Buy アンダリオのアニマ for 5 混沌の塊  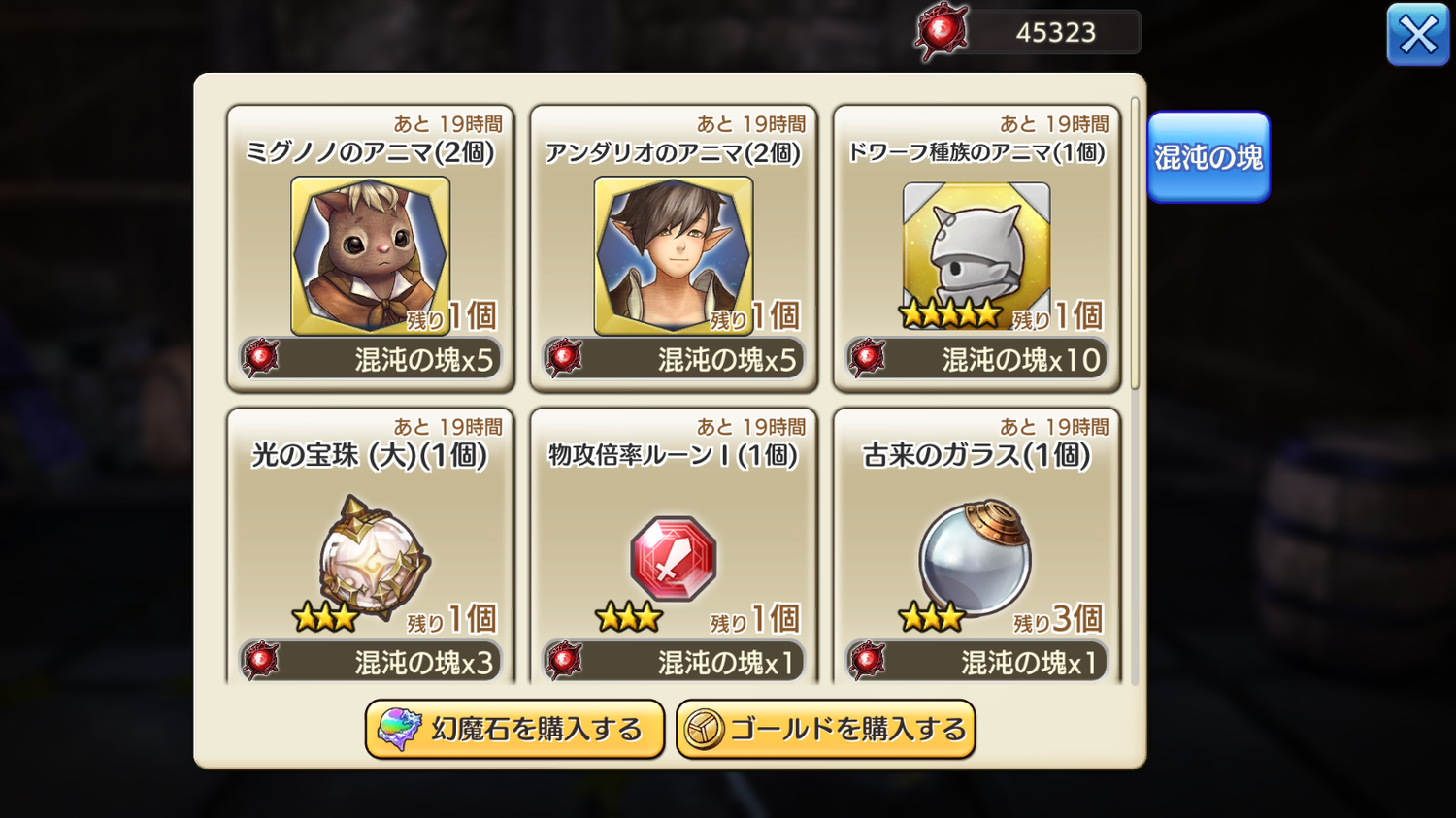674,360
